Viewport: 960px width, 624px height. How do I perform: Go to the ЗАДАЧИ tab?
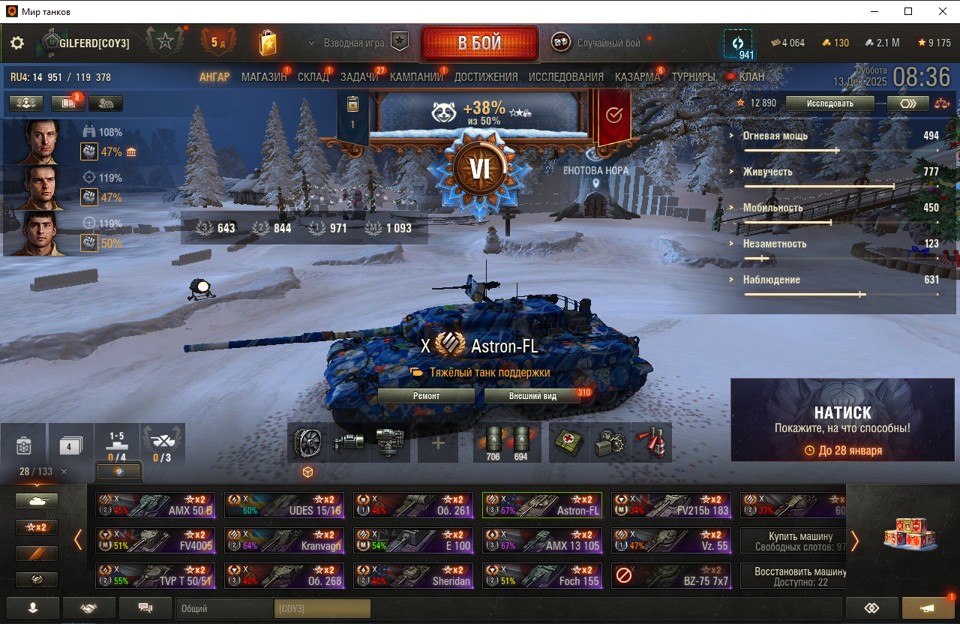(x=359, y=77)
